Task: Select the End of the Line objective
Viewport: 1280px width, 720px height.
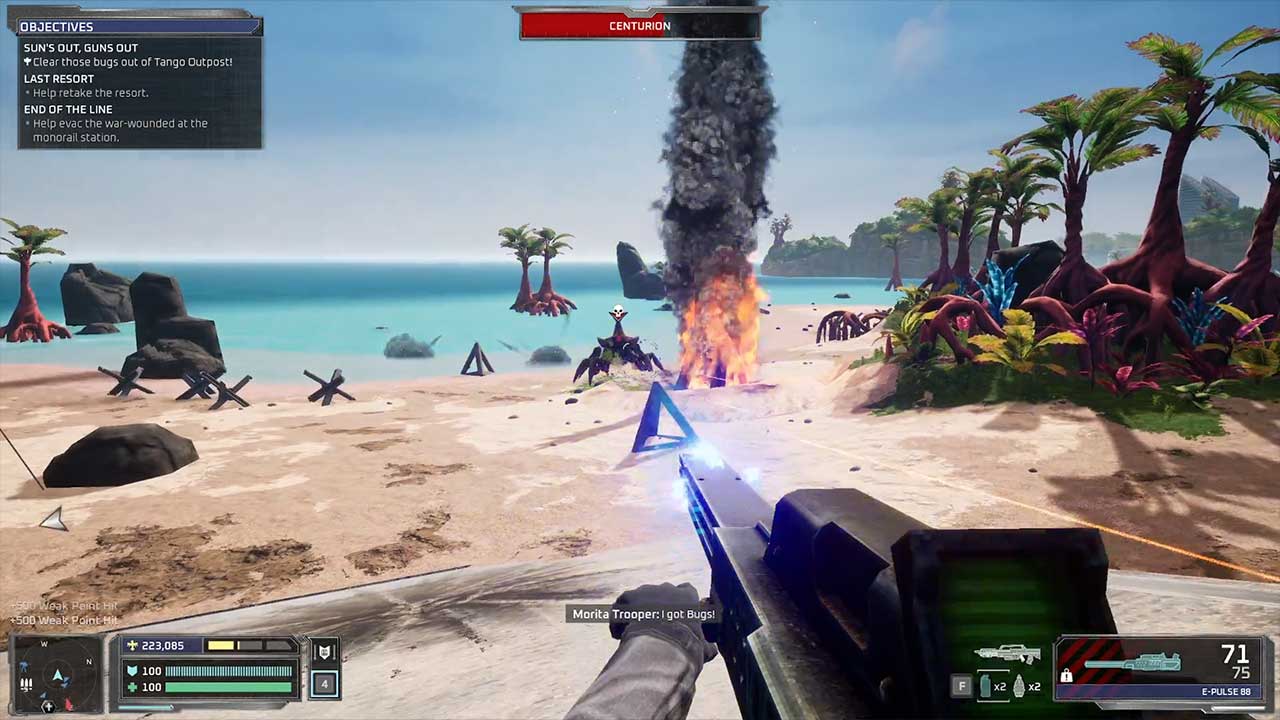Action: [x=68, y=109]
